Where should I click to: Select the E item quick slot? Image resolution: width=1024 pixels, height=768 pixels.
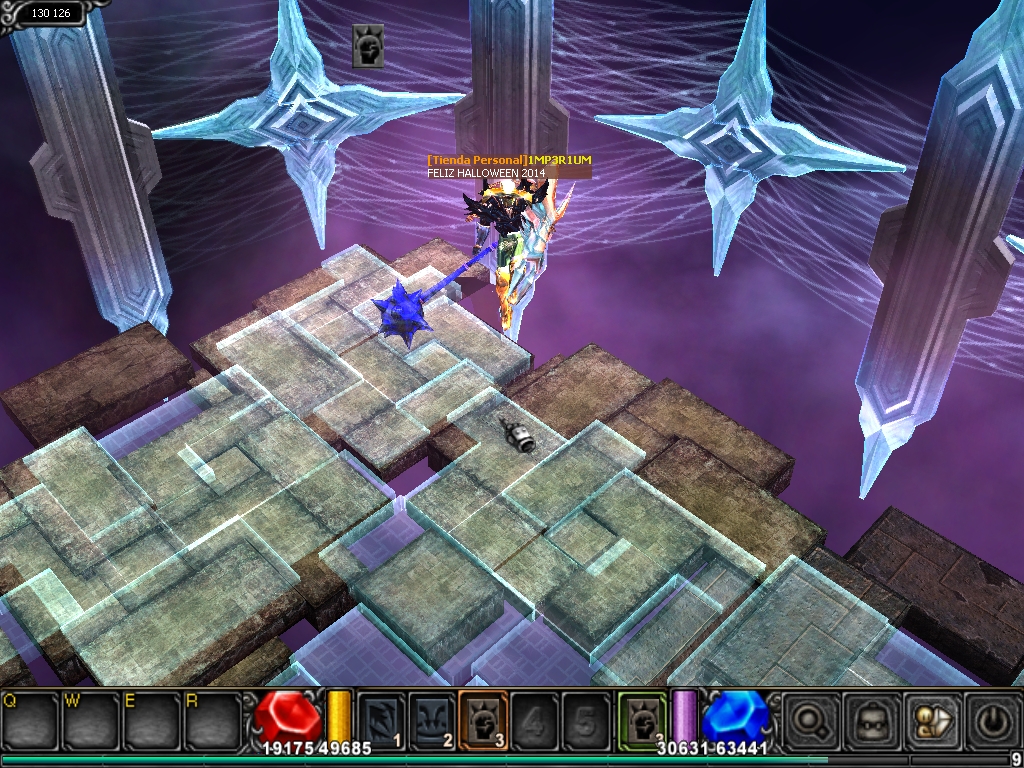(152, 718)
